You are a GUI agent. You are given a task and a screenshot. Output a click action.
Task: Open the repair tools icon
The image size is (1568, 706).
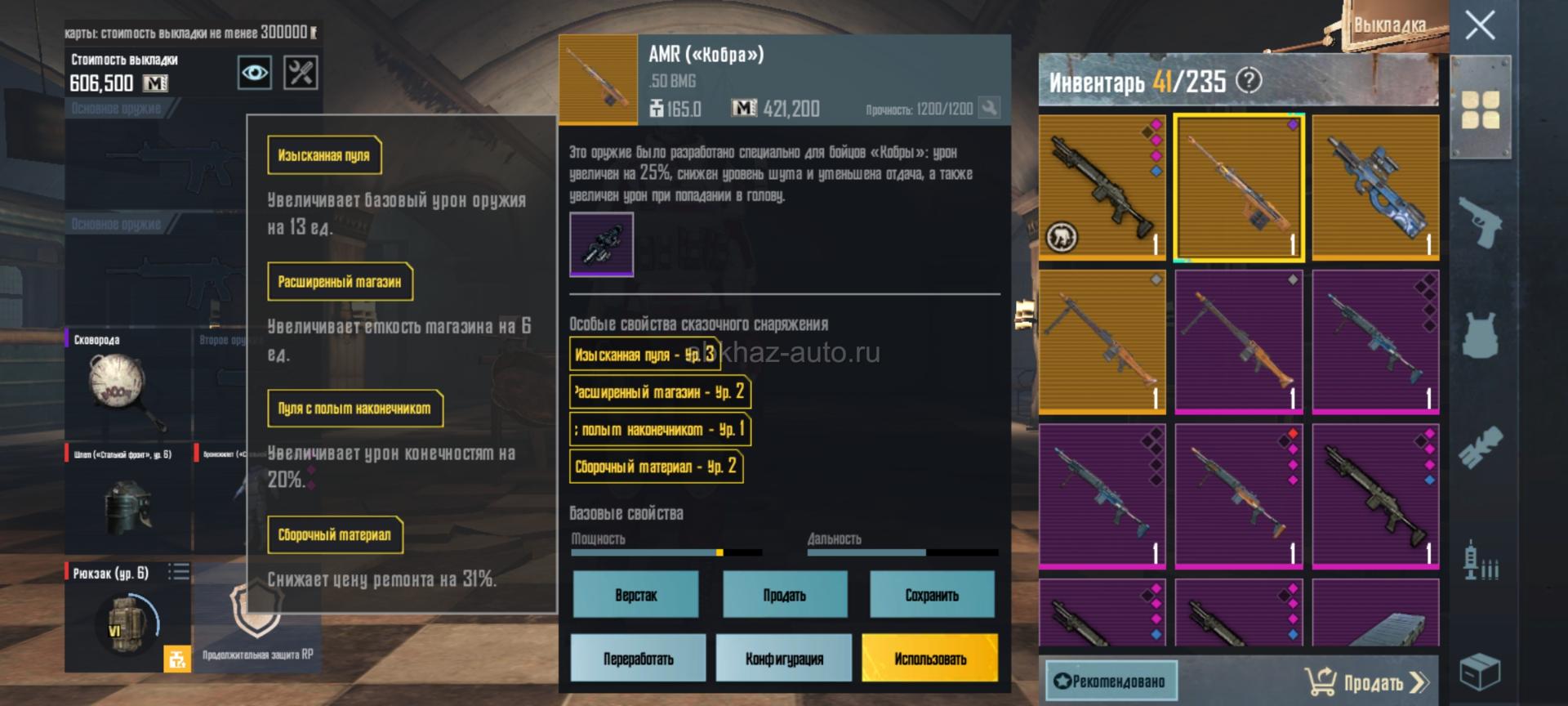point(301,74)
